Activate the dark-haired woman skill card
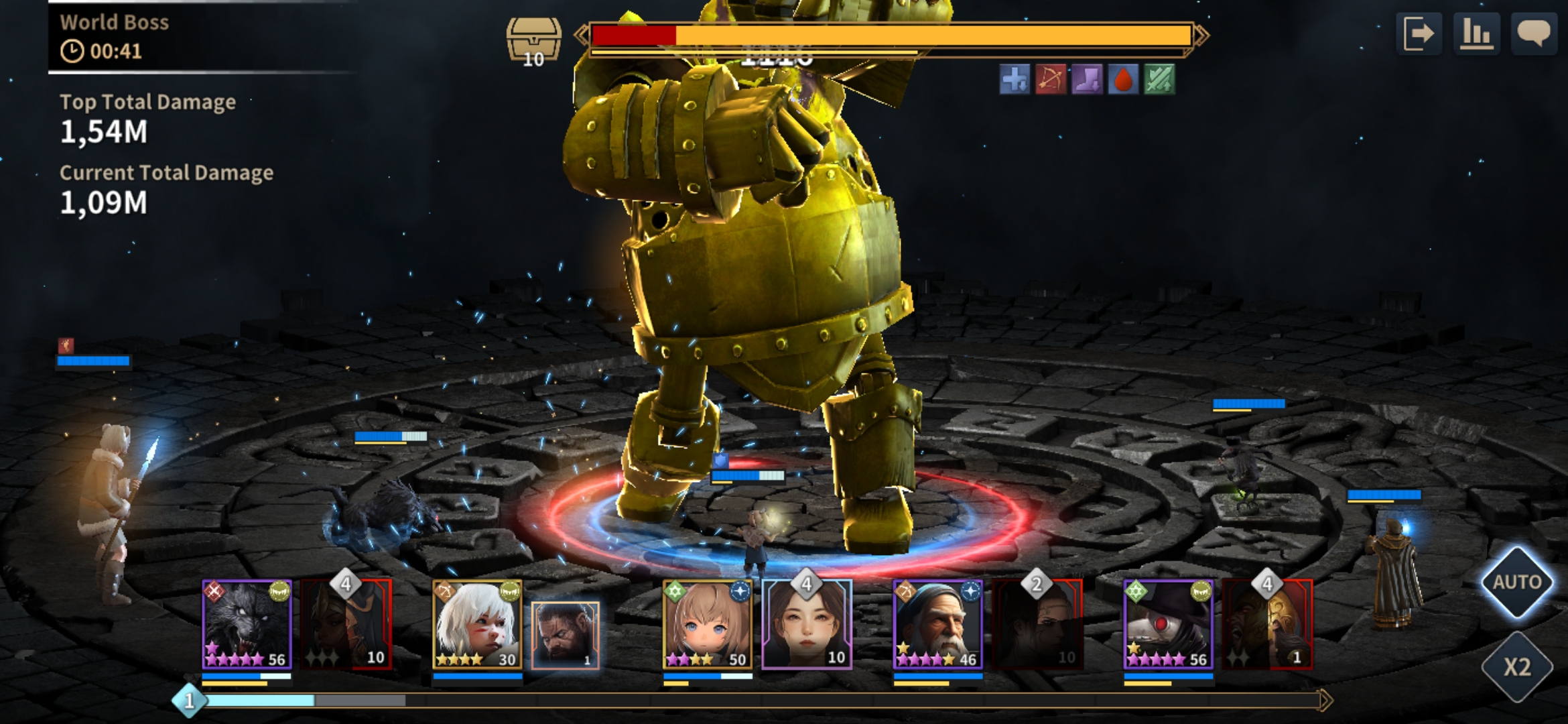The width and height of the screenshot is (1568, 724). [807, 625]
